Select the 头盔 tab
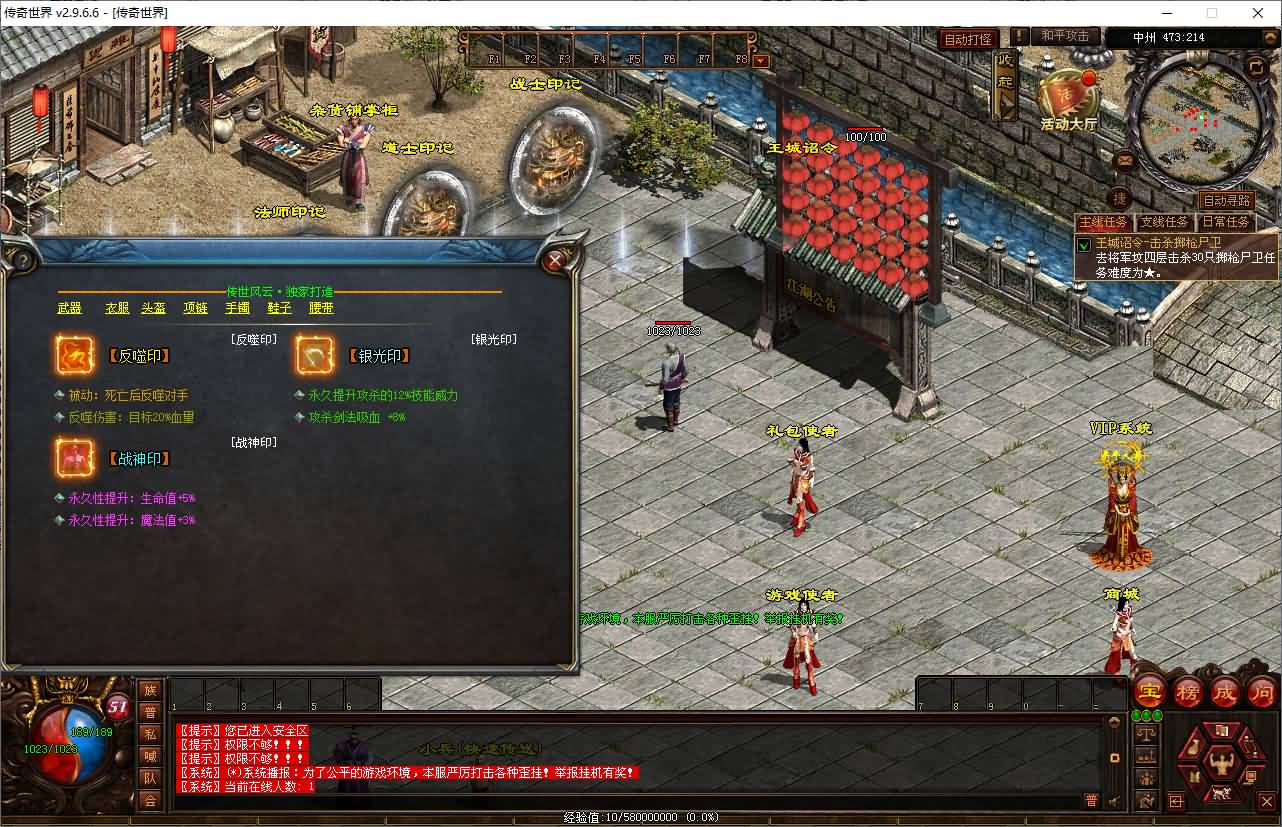The width and height of the screenshot is (1282, 827). point(154,308)
